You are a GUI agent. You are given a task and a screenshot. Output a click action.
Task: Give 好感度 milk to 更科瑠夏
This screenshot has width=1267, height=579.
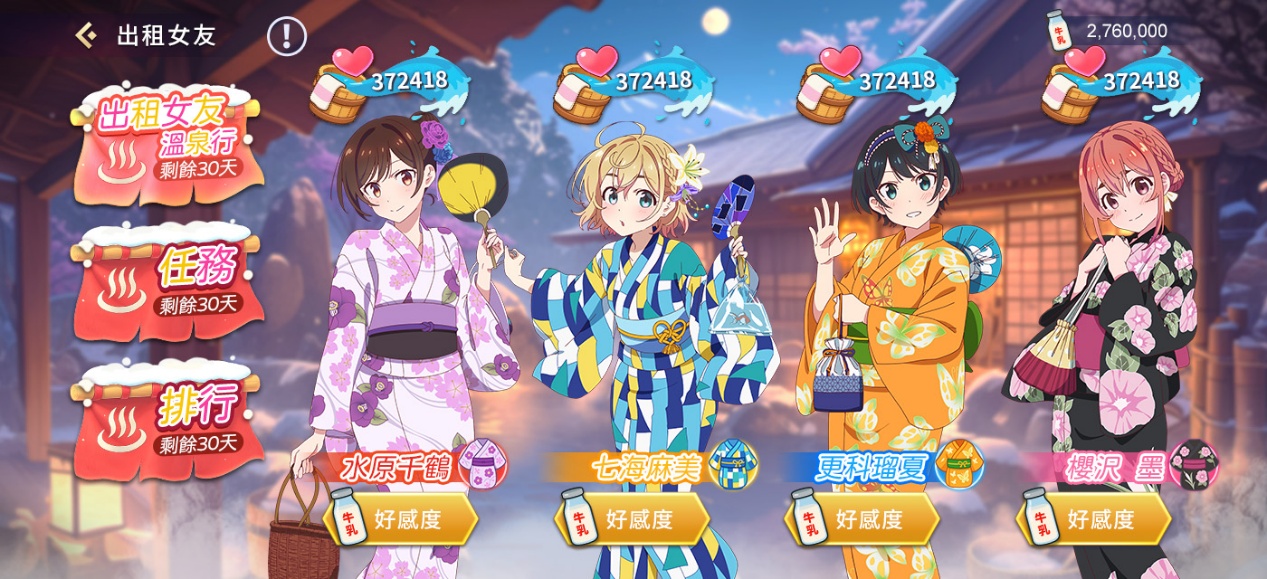[x=863, y=519]
